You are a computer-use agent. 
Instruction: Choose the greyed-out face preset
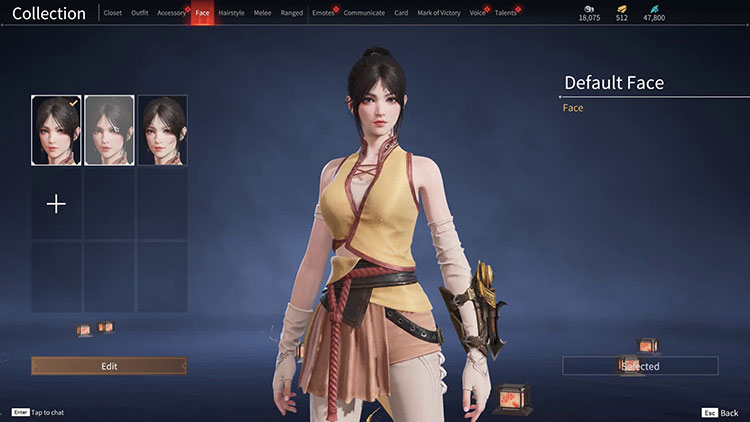pos(109,130)
